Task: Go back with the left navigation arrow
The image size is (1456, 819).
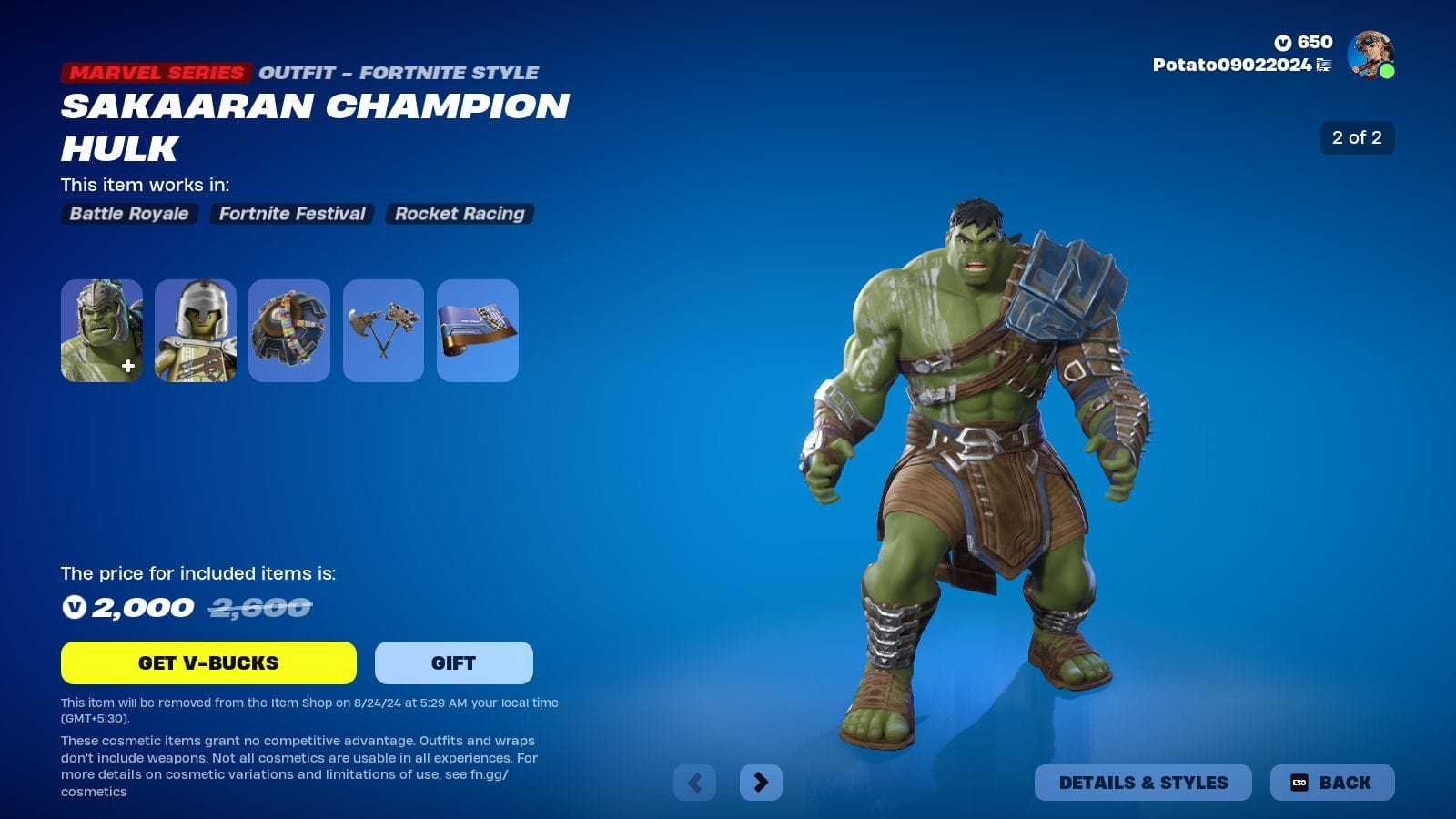Action: tap(693, 782)
